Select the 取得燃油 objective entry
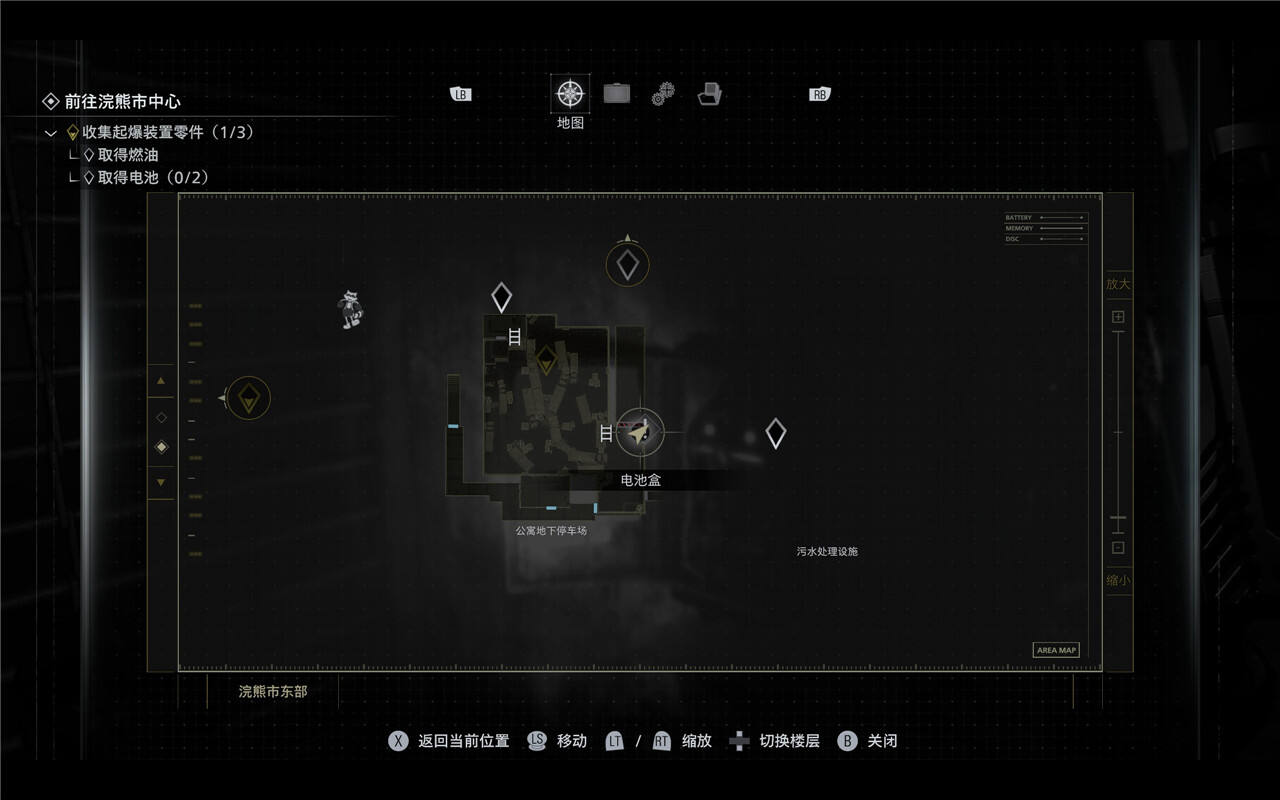 127,155
